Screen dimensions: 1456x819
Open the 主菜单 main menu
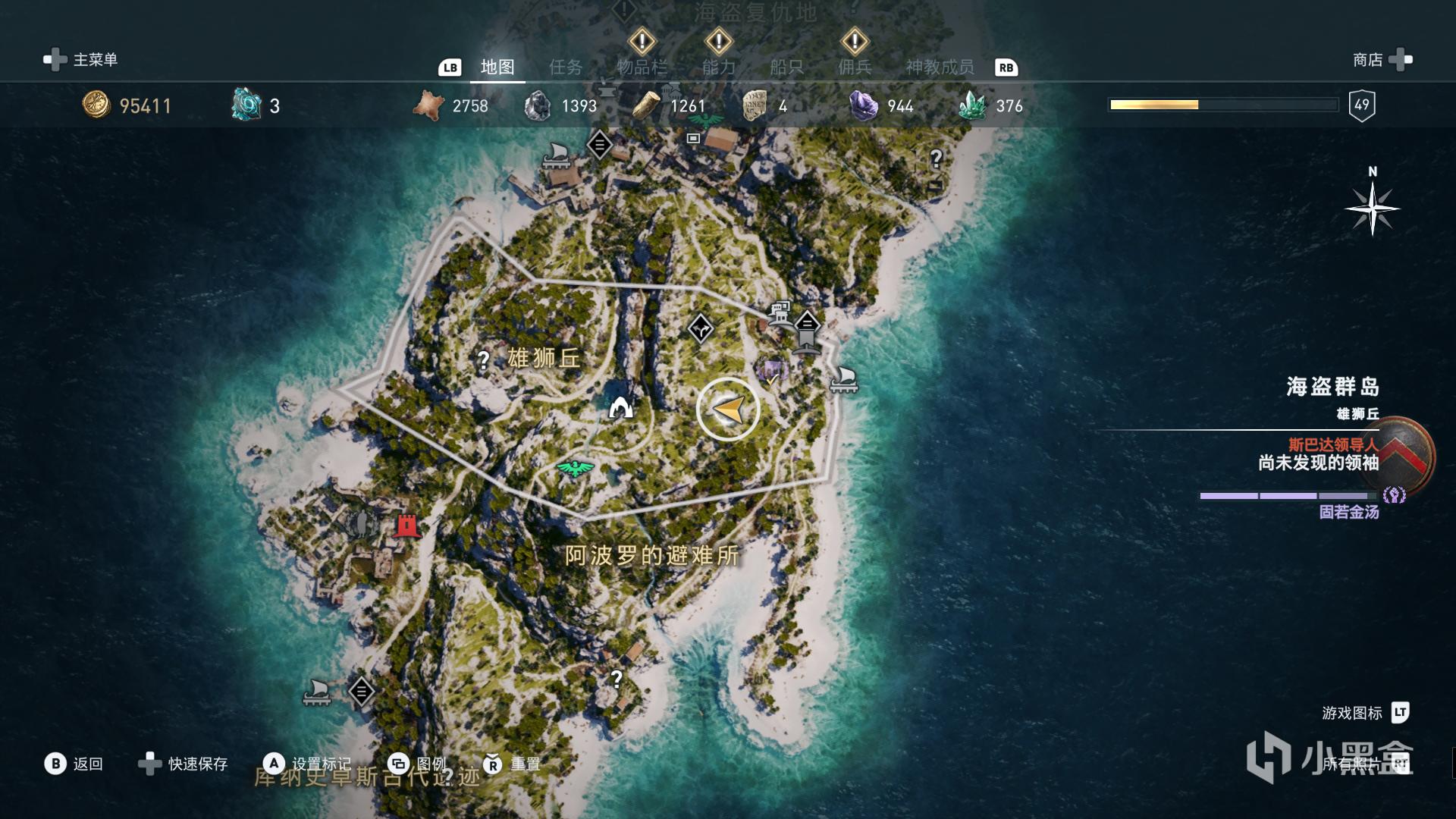[81, 60]
